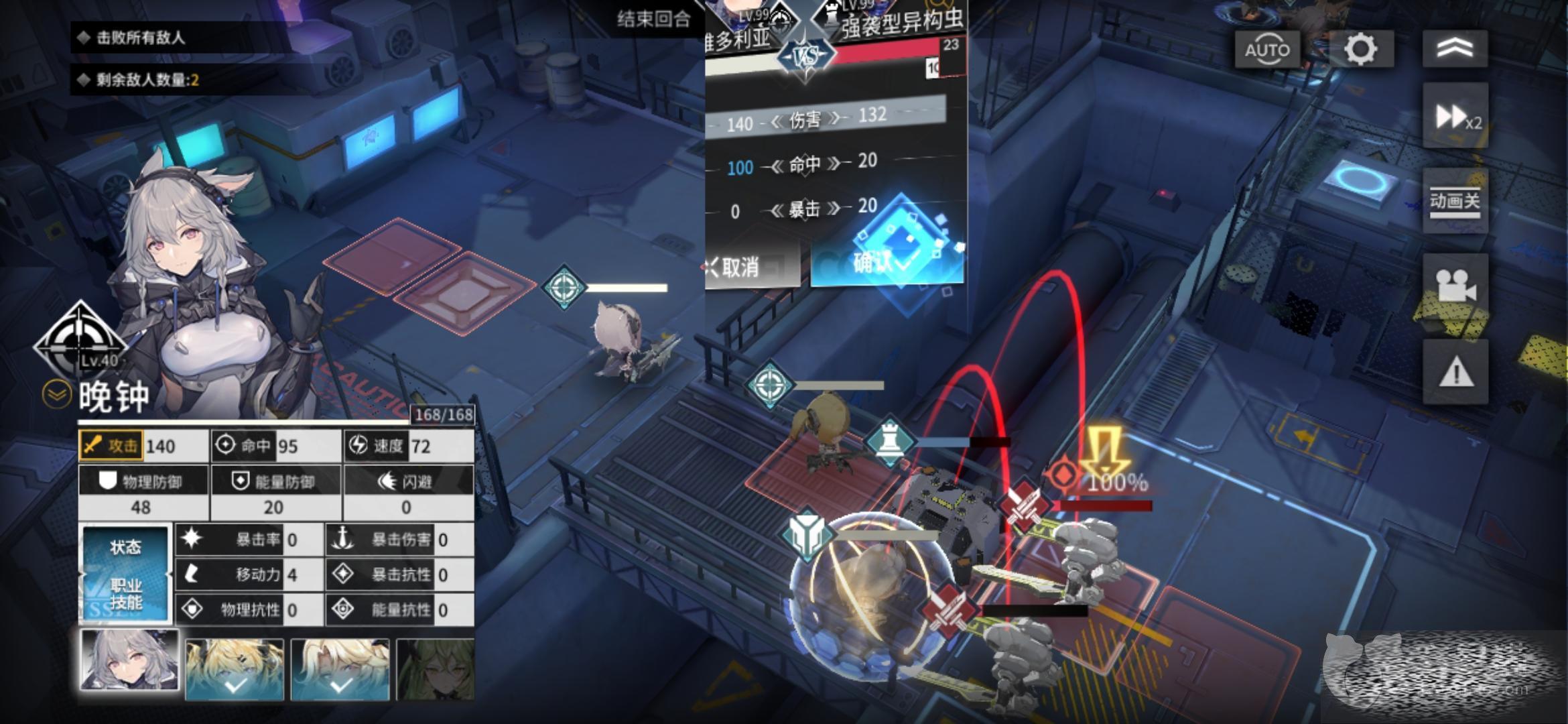This screenshot has height=724, width=1568.
Task: Collapse the 晚钟 character info panel
Action: coord(56,395)
